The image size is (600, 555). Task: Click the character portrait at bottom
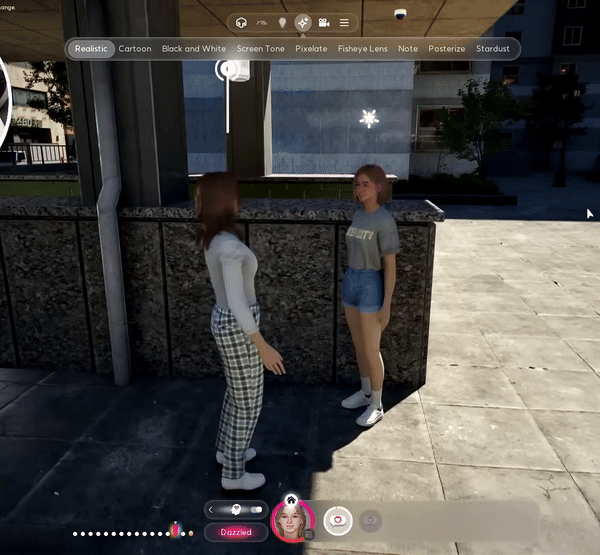(292, 521)
